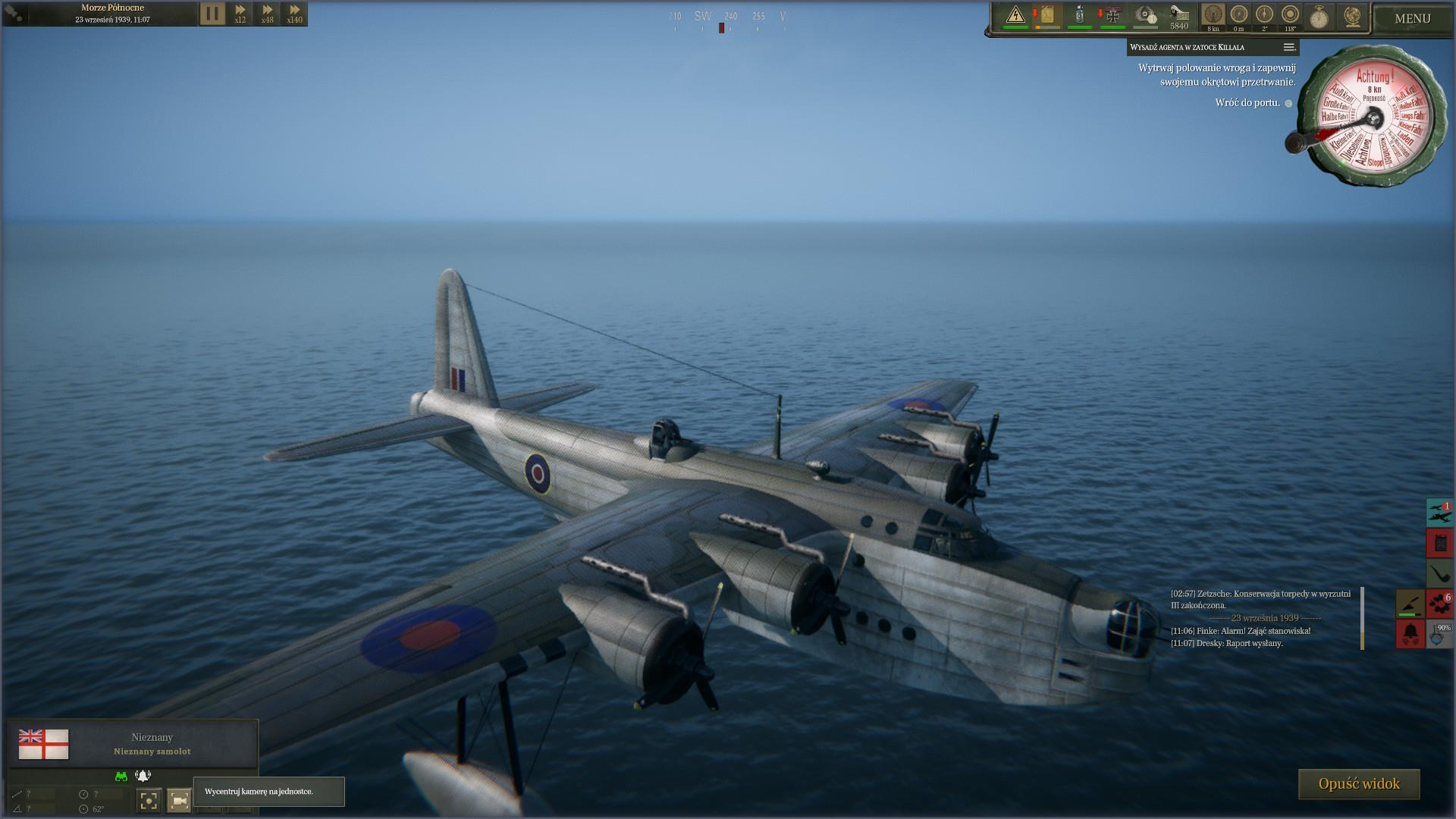1456x819 pixels.
Task: Open the pocket stopwatch tool
Action: coord(1319,17)
